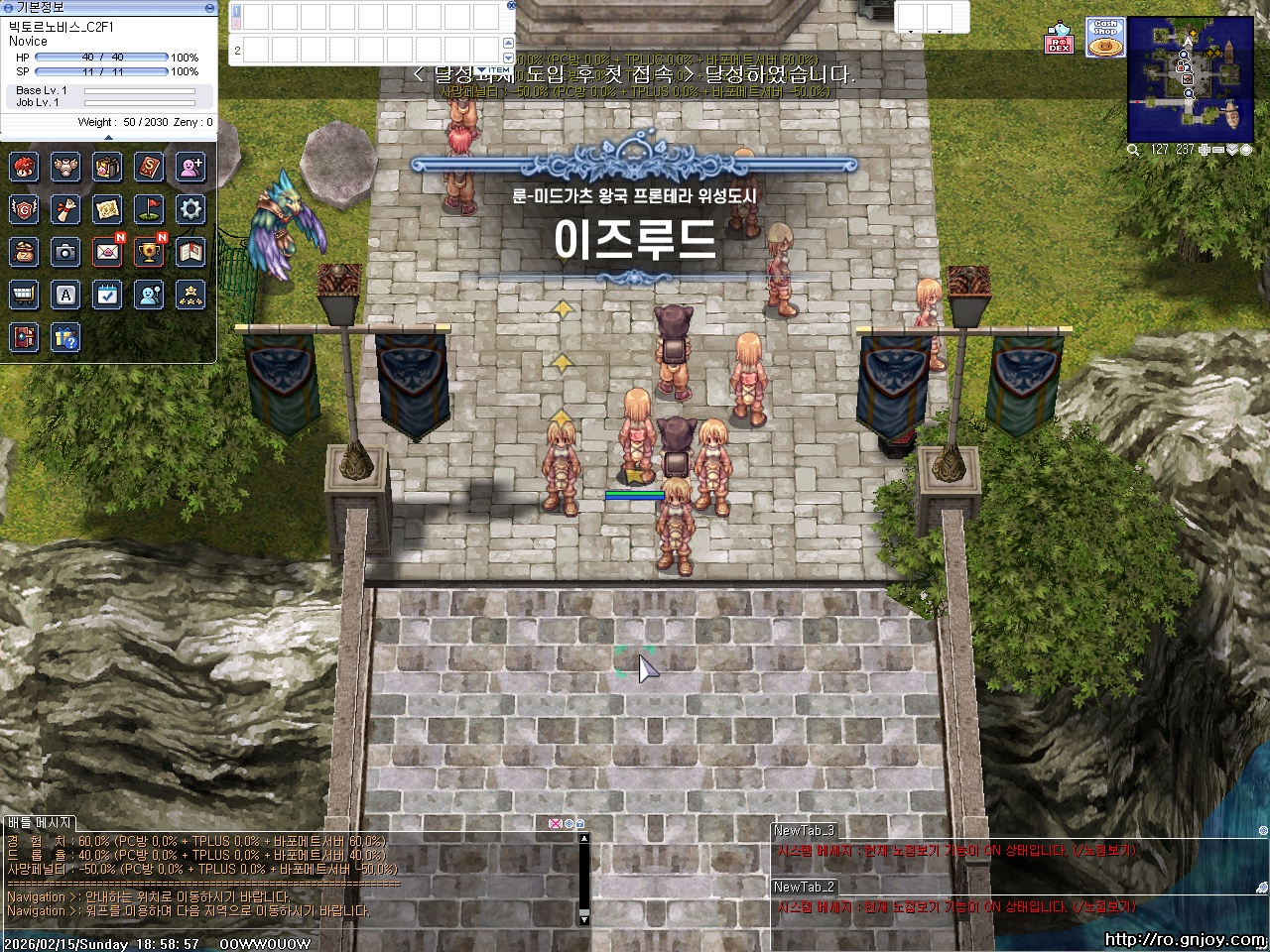Open the RODEX mailbox
This screenshot has width=1270, height=952.
click(107, 253)
